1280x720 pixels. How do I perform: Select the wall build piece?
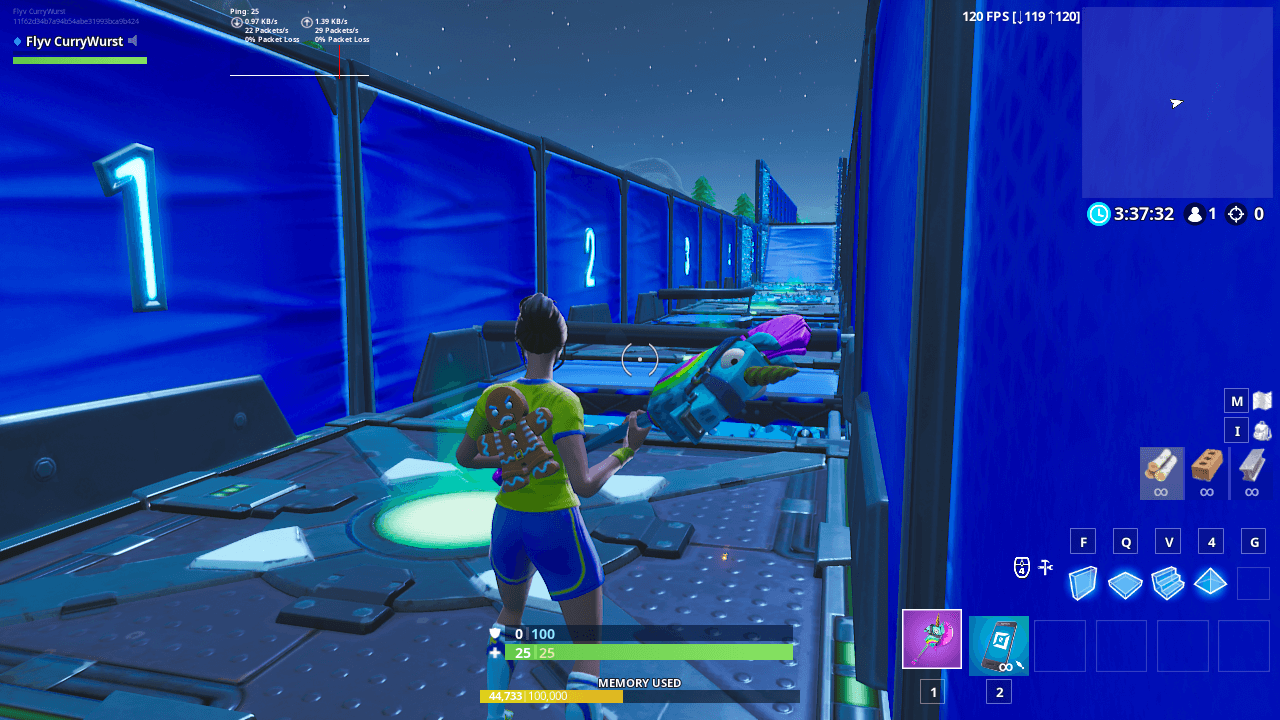[x=1082, y=583]
